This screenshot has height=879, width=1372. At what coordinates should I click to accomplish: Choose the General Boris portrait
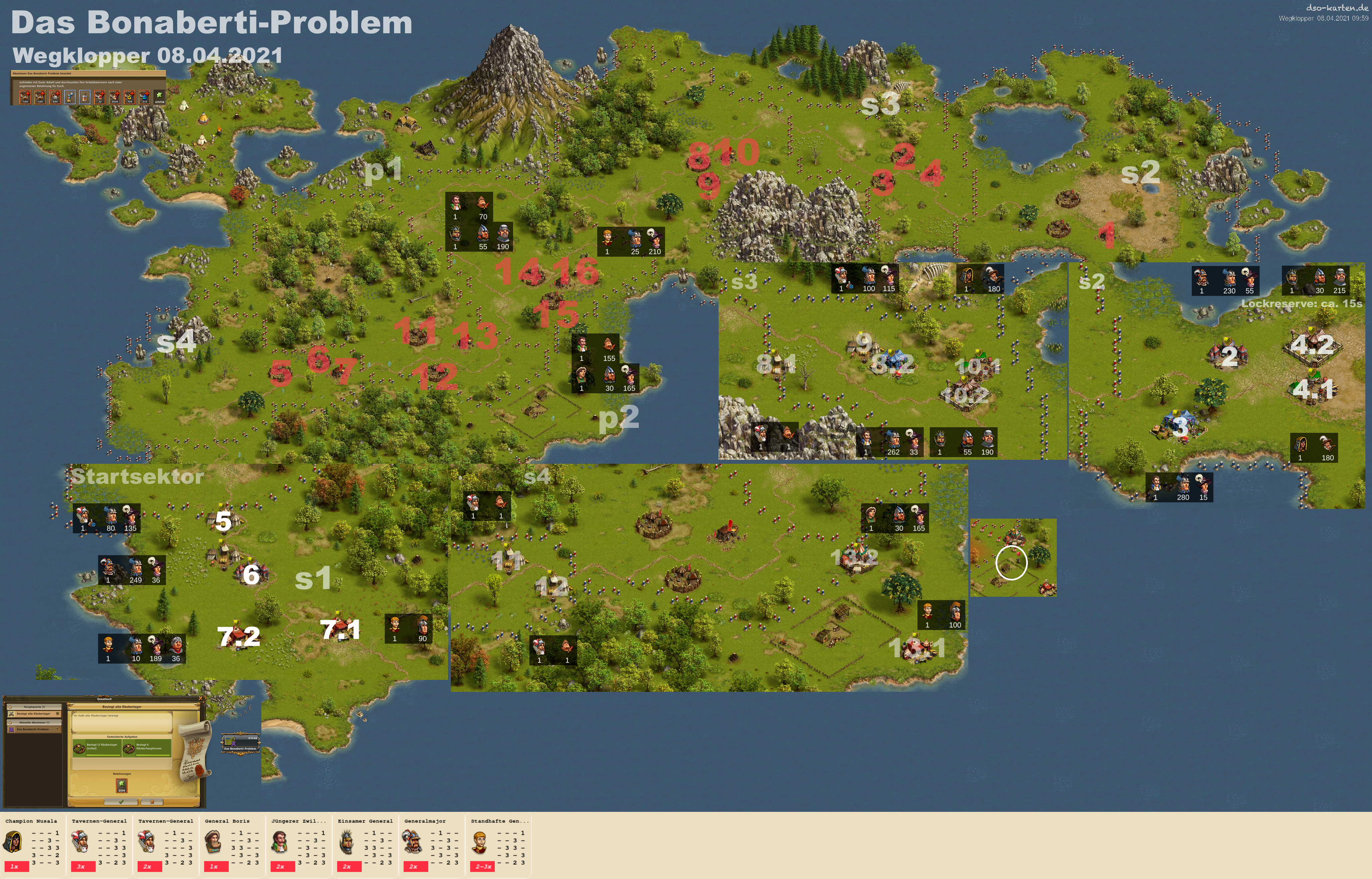coord(213,841)
